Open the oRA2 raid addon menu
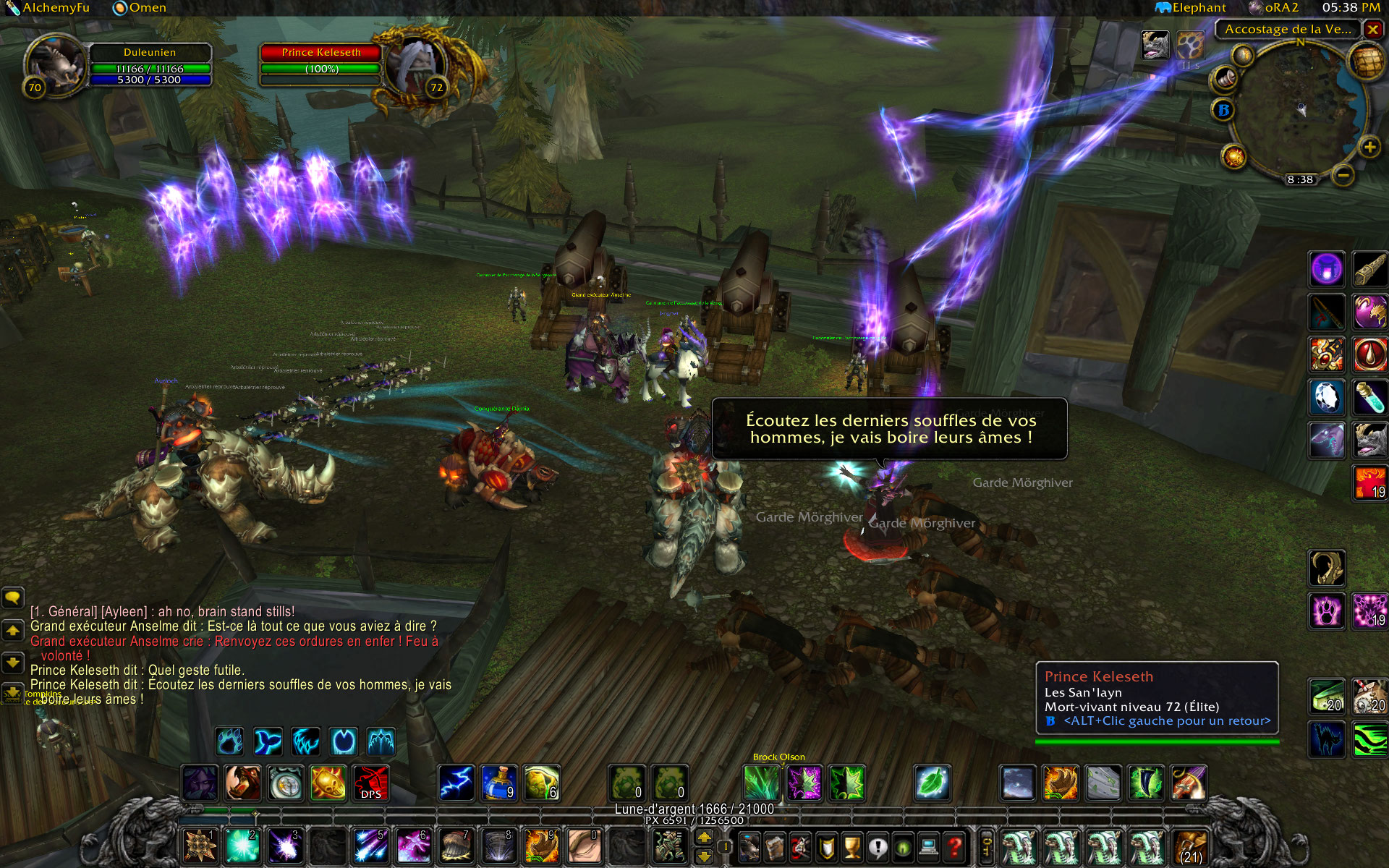Viewport: 1389px width, 868px height. tap(1275, 8)
